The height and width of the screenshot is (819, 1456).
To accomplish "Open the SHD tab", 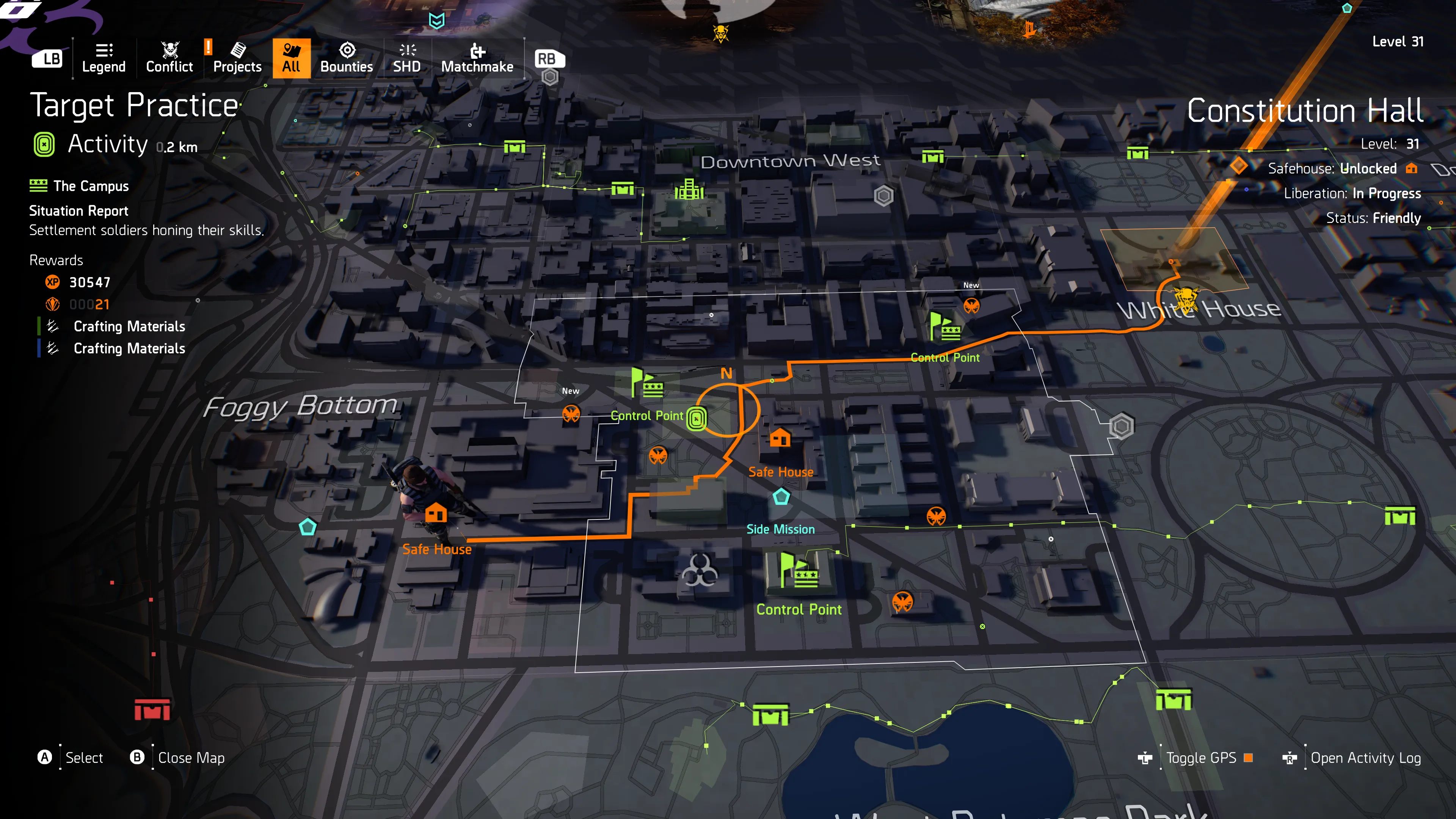I will pyautogui.click(x=406, y=58).
